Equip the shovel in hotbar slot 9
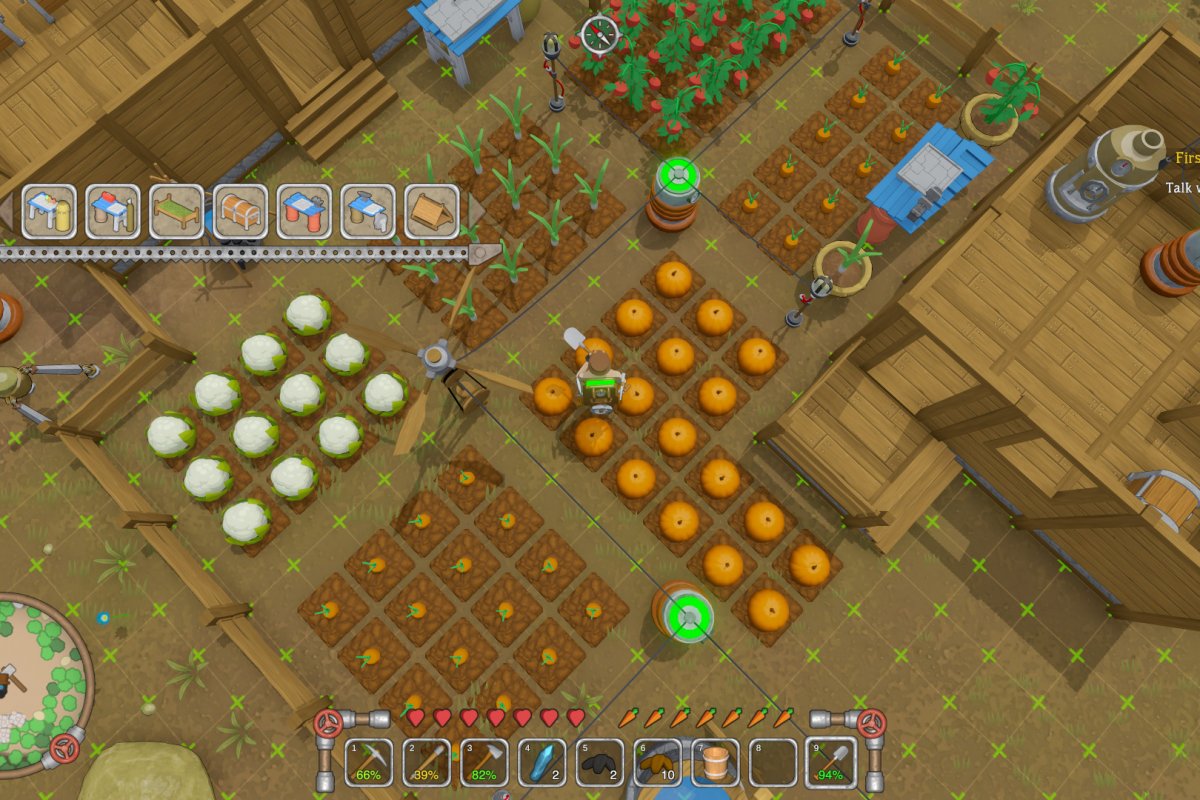 click(x=831, y=762)
